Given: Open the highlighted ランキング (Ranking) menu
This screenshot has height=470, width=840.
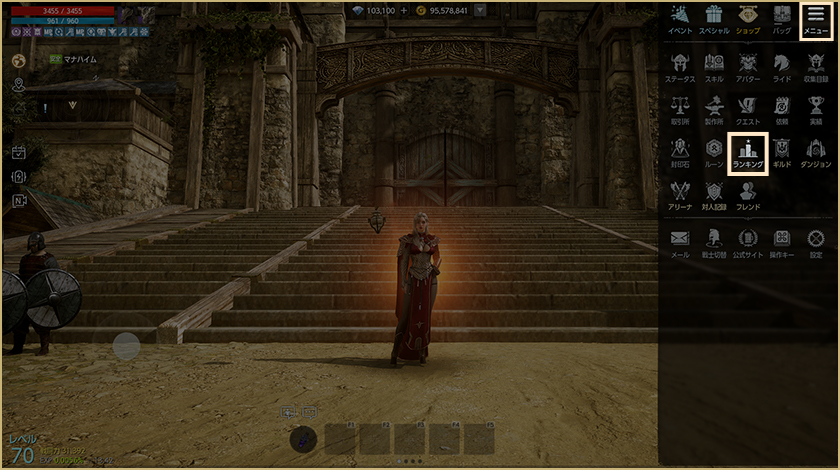Looking at the screenshot, I should (x=748, y=153).
